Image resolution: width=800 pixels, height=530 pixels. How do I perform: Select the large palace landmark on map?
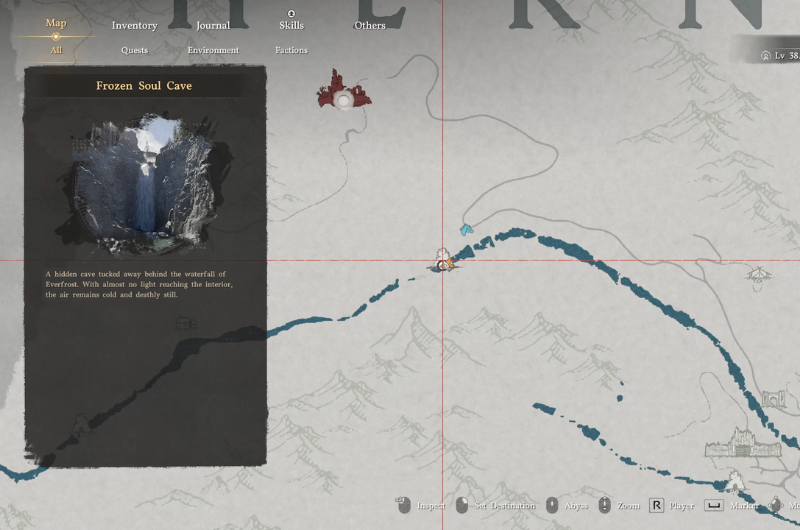pos(740,443)
